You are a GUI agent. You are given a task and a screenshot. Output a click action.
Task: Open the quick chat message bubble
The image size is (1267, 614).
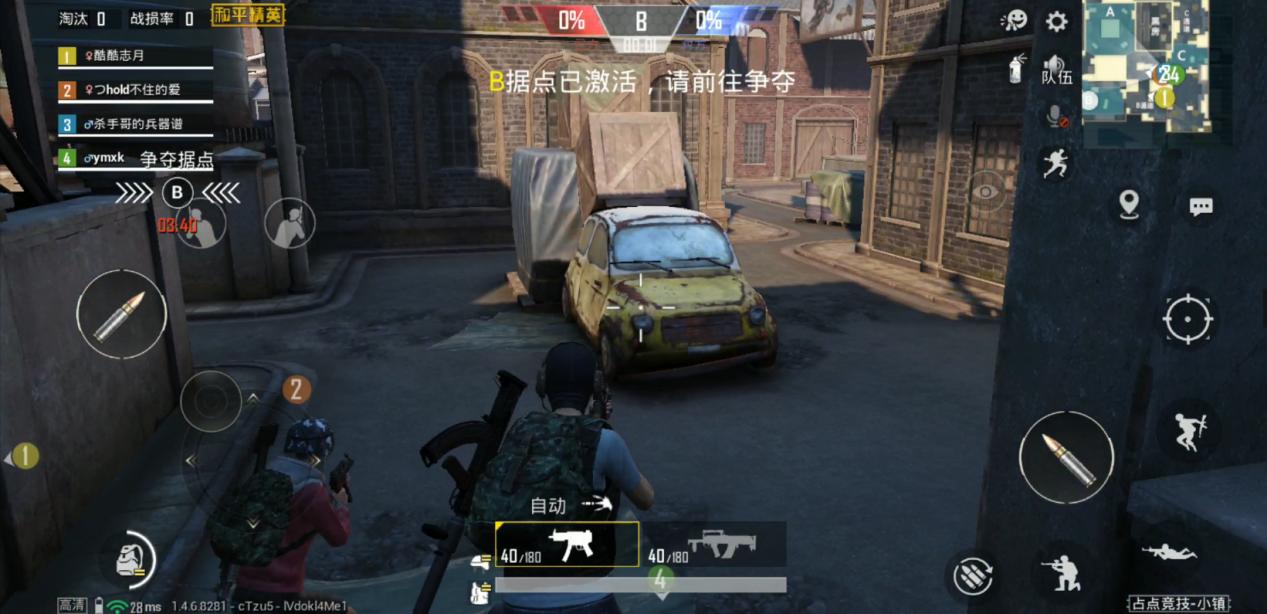[1200, 206]
